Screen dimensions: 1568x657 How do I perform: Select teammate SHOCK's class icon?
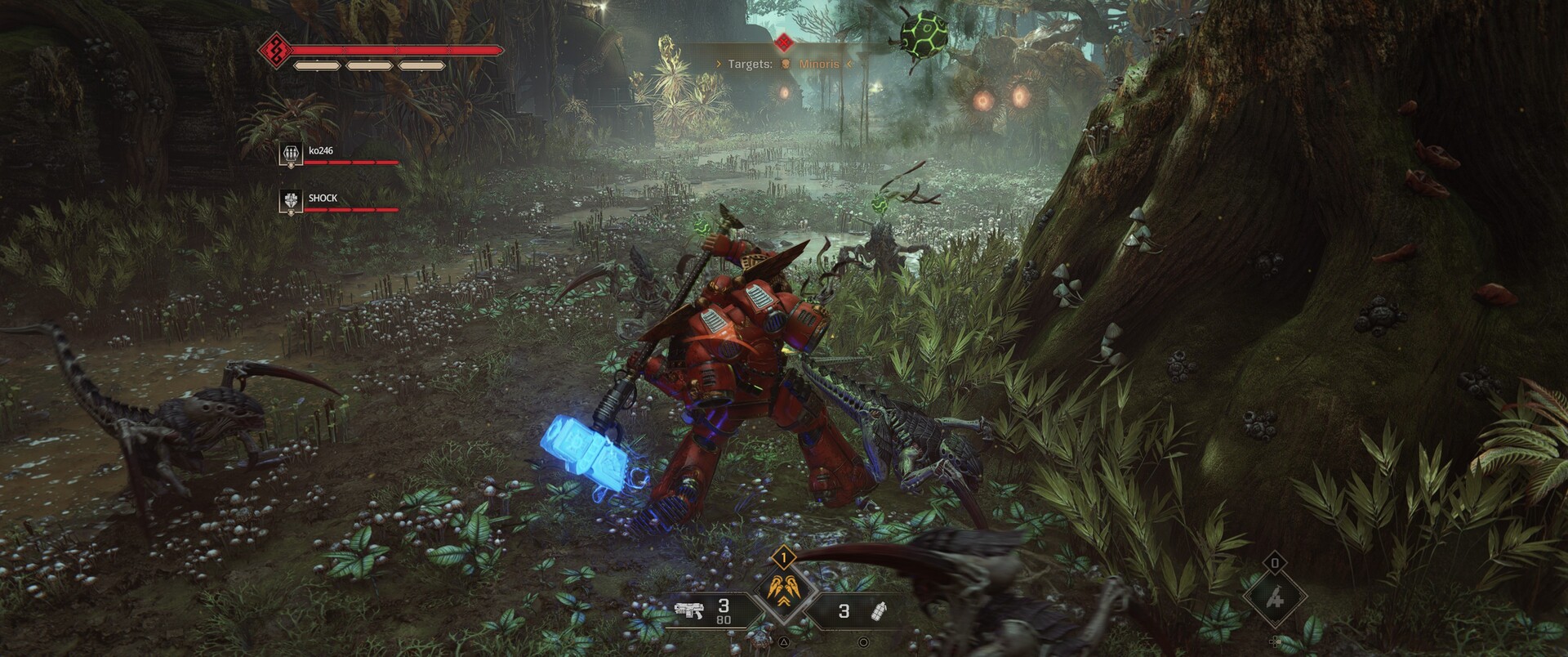292,201
